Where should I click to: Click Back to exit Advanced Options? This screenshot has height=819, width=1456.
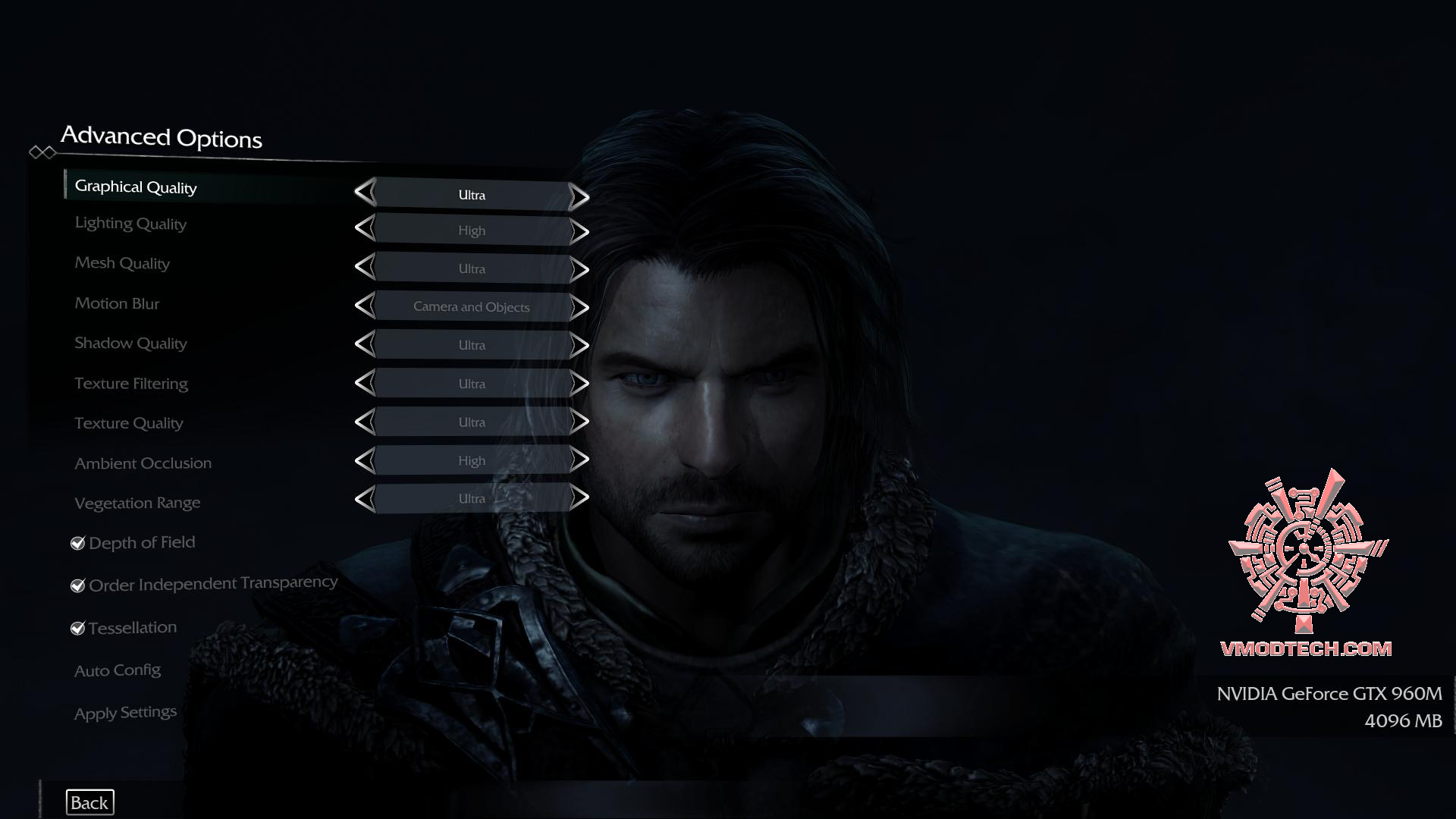coord(89,802)
